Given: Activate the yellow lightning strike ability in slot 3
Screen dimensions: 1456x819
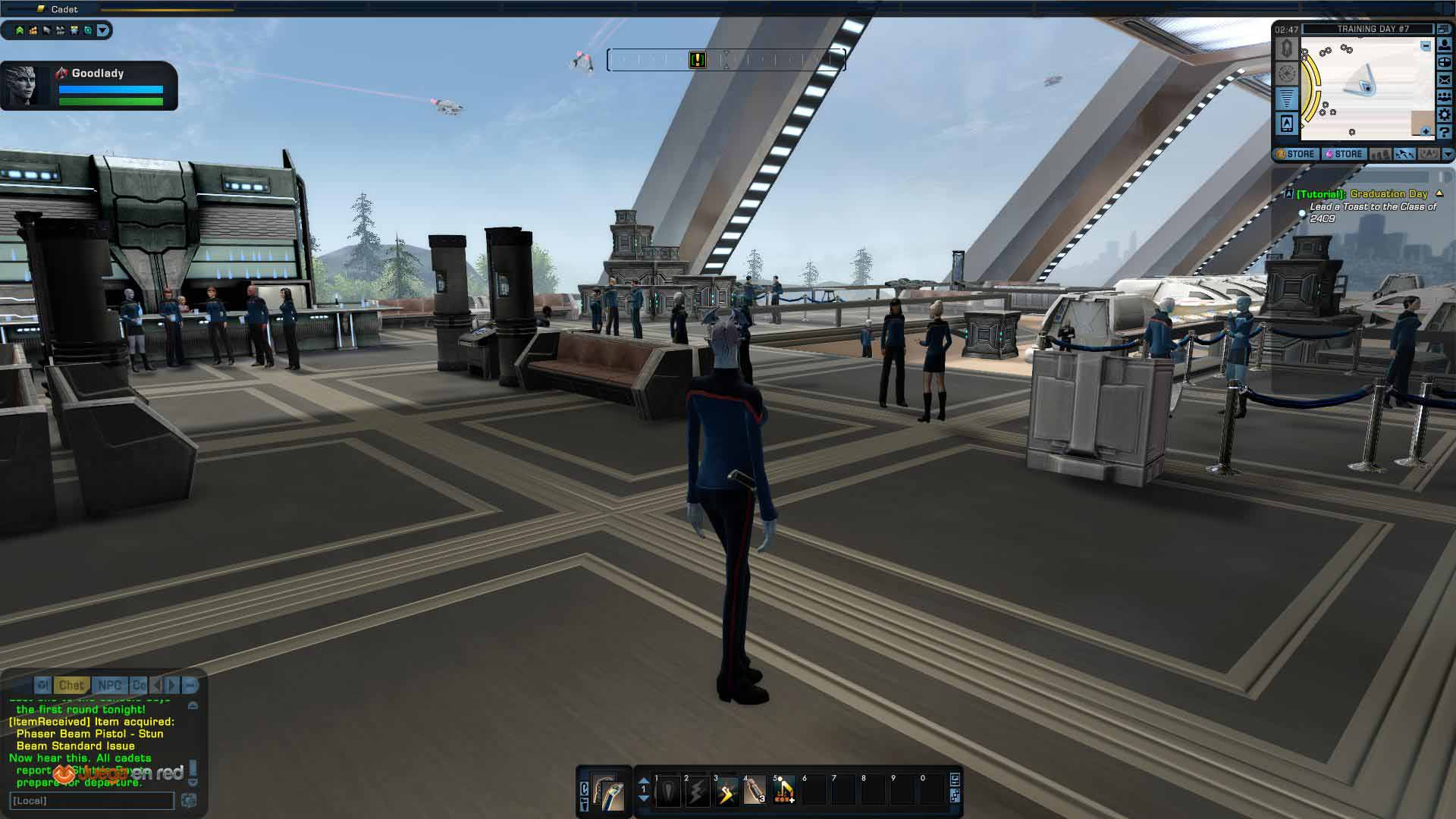Looking at the screenshot, I should pos(726,792).
